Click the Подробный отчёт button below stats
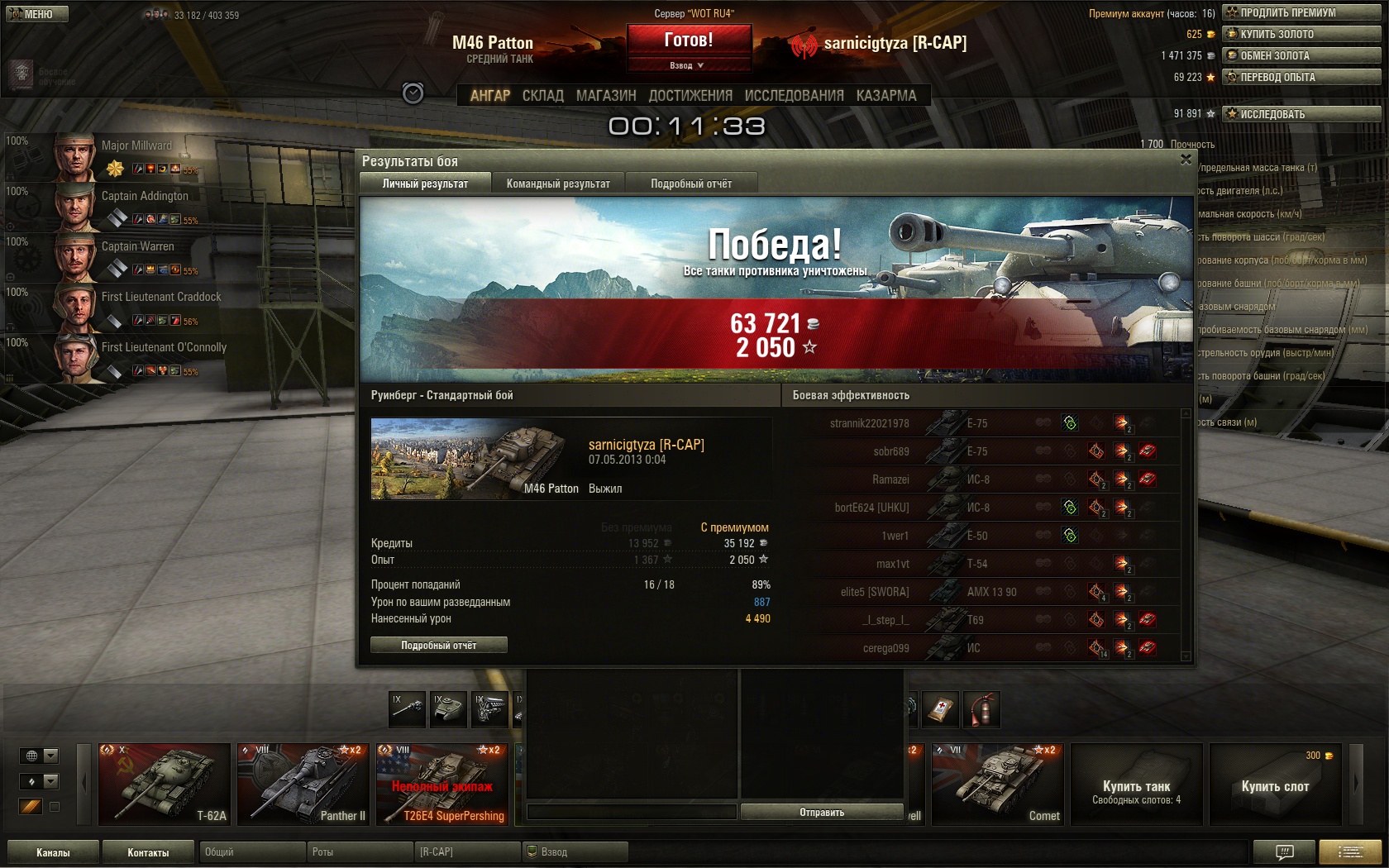 point(438,646)
